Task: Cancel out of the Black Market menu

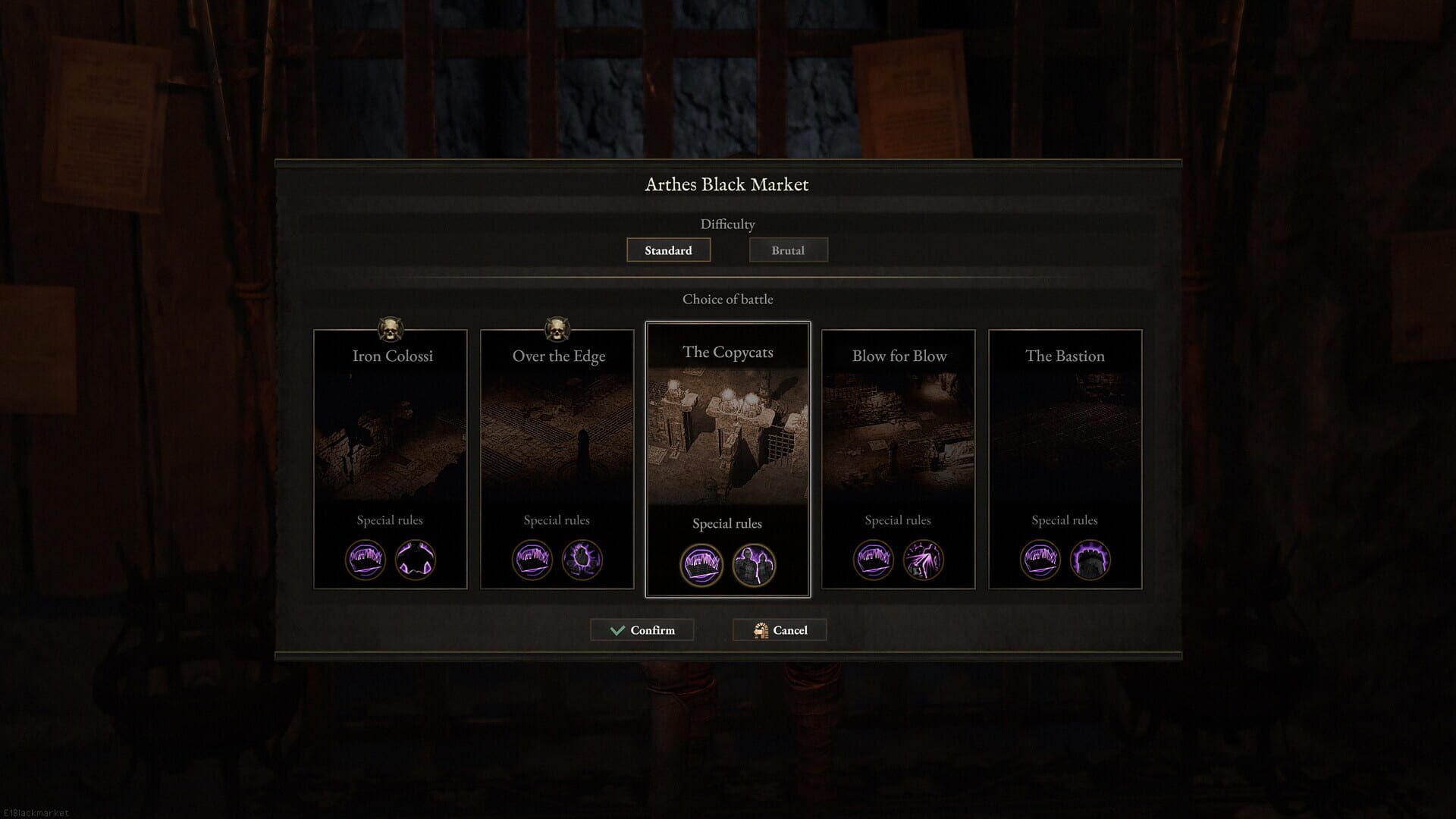Action: click(780, 630)
